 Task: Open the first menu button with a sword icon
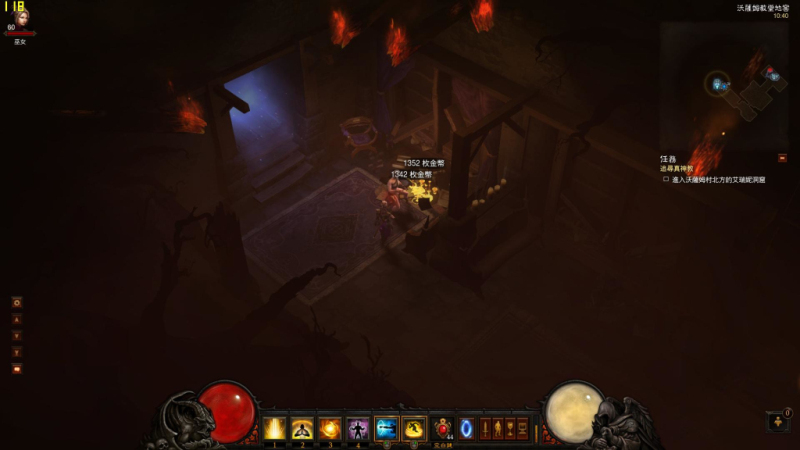coord(486,428)
